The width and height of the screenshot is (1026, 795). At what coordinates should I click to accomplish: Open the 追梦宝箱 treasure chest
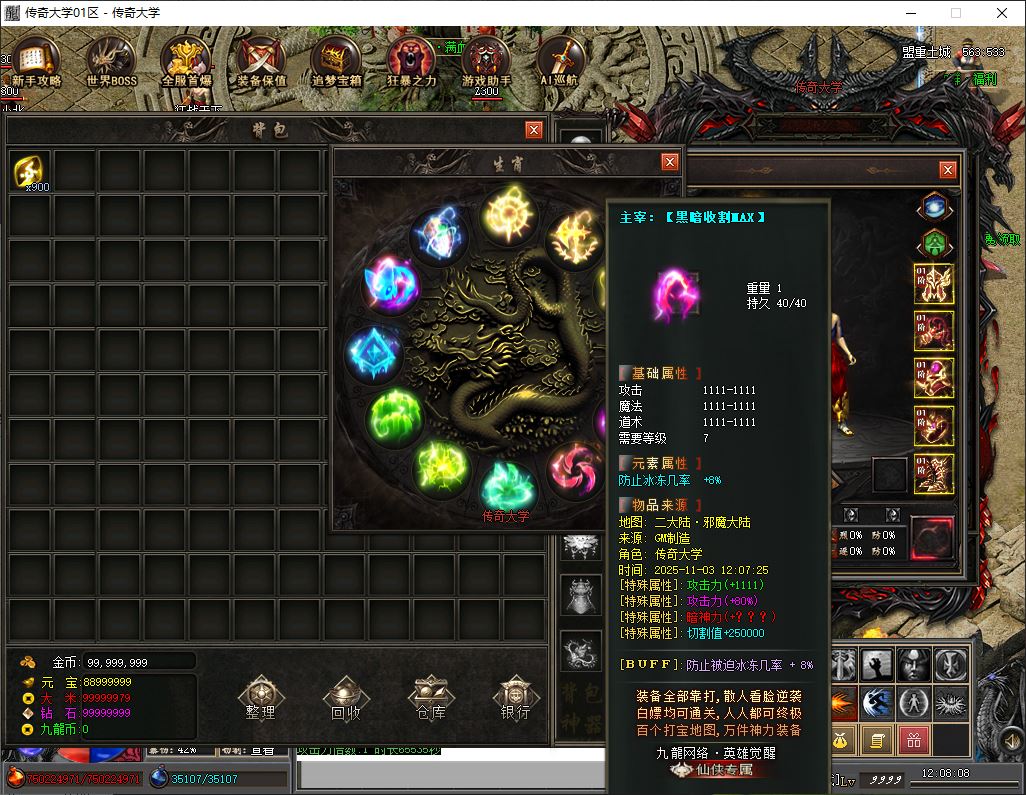(x=336, y=62)
